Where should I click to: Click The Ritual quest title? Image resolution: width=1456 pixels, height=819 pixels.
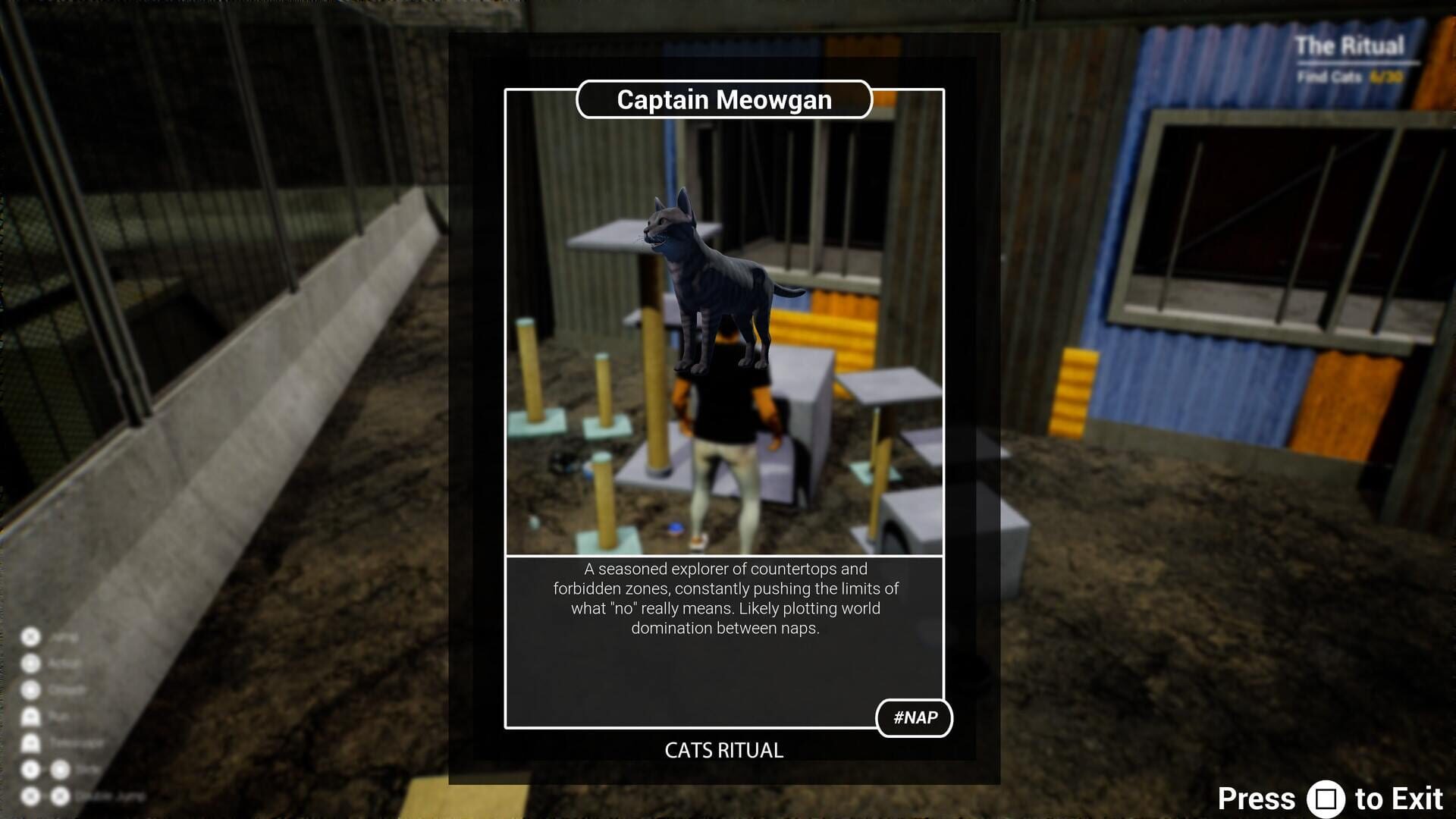[1350, 45]
